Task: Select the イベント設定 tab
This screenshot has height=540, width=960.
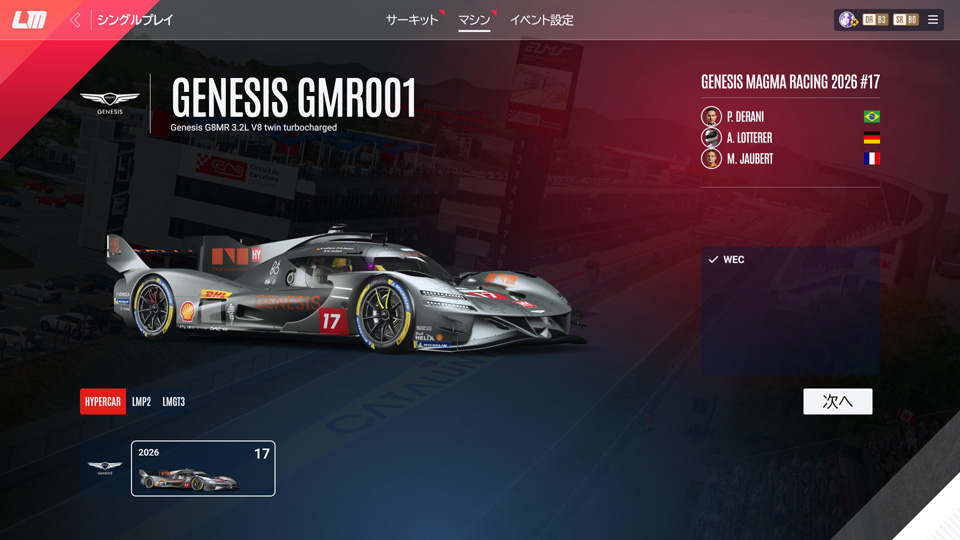Action: pyautogui.click(x=541, y=20)
